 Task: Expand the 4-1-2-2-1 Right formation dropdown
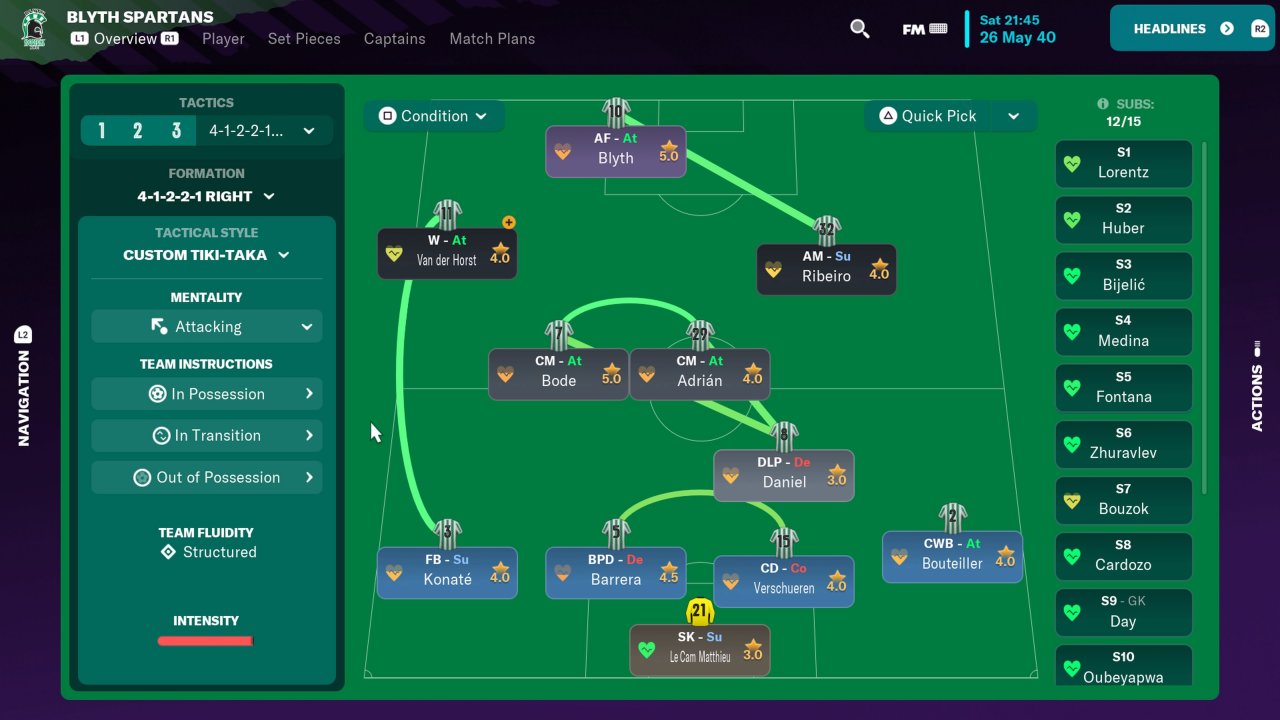pos(206,196)
